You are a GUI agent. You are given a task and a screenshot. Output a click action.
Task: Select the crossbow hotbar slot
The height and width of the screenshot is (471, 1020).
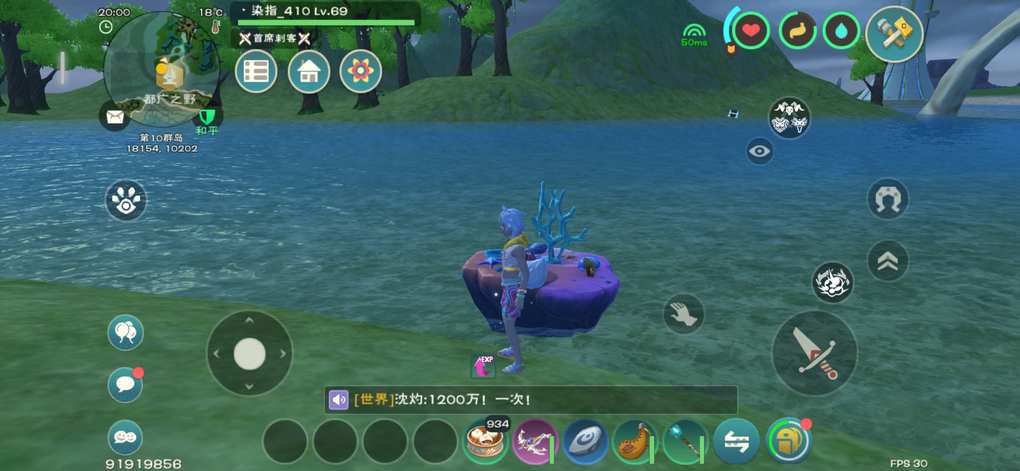pyautogui.click(x=535, y=441)
